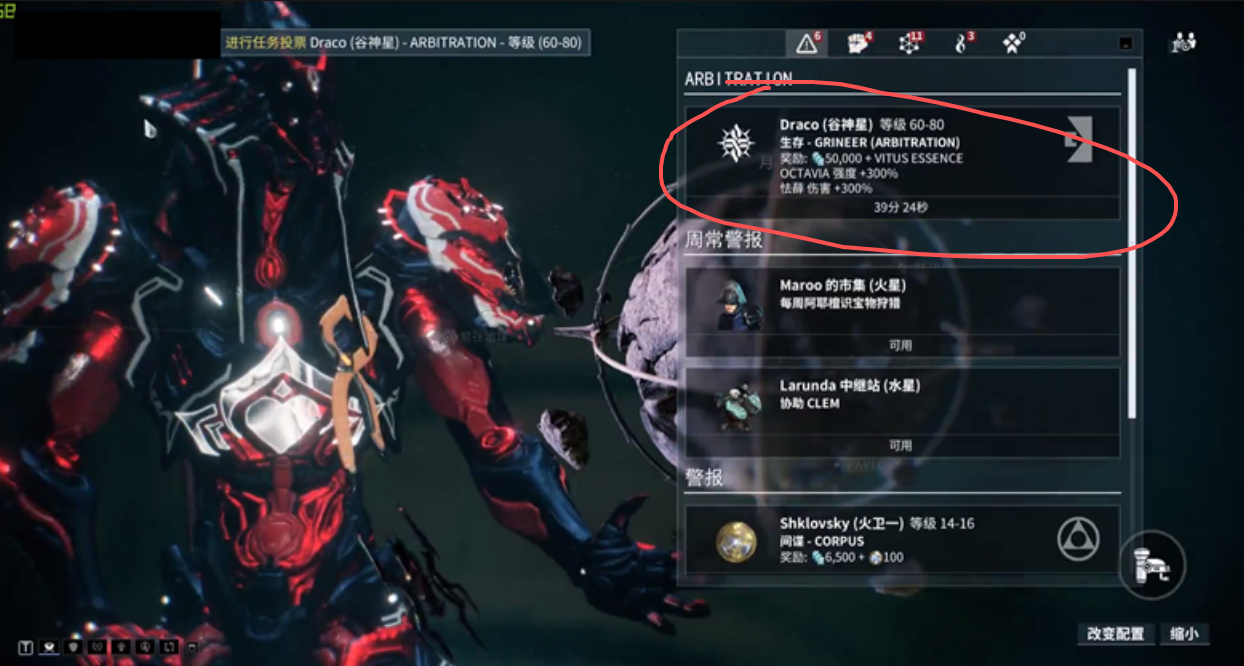Open the alerts tab with warning triangle

806,43
